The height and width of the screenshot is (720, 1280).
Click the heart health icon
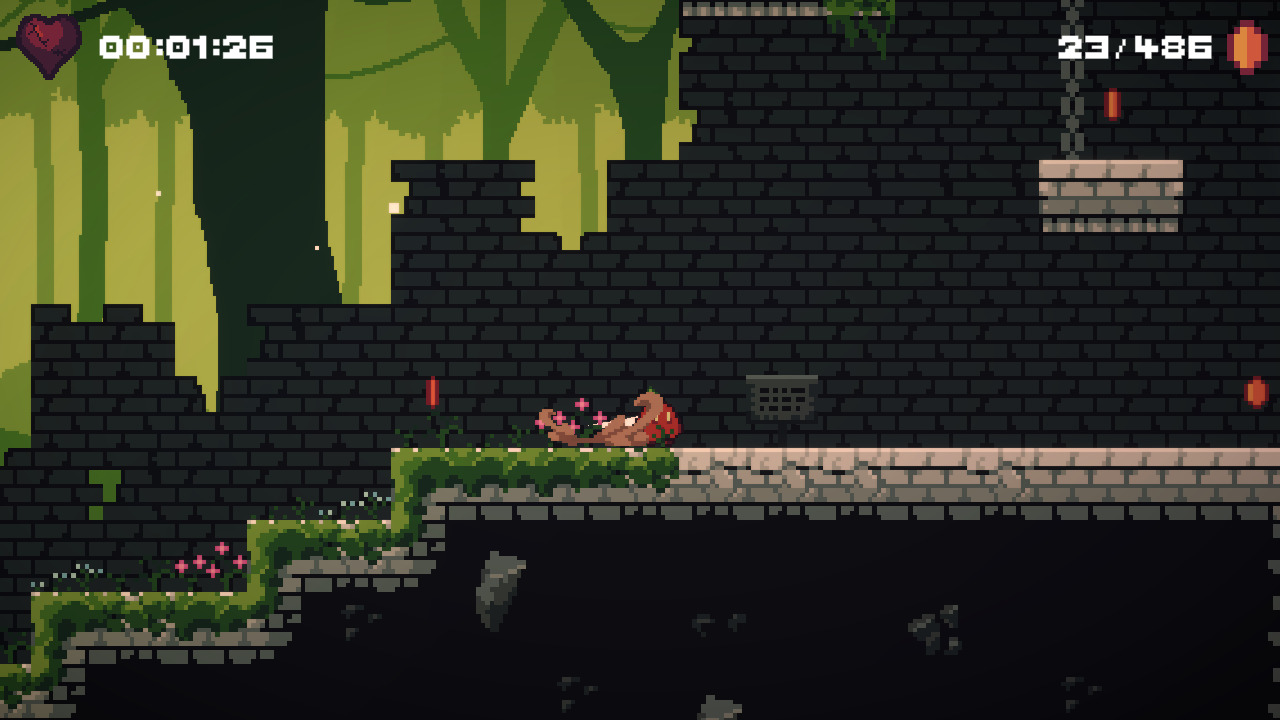(x=48, y=45)
